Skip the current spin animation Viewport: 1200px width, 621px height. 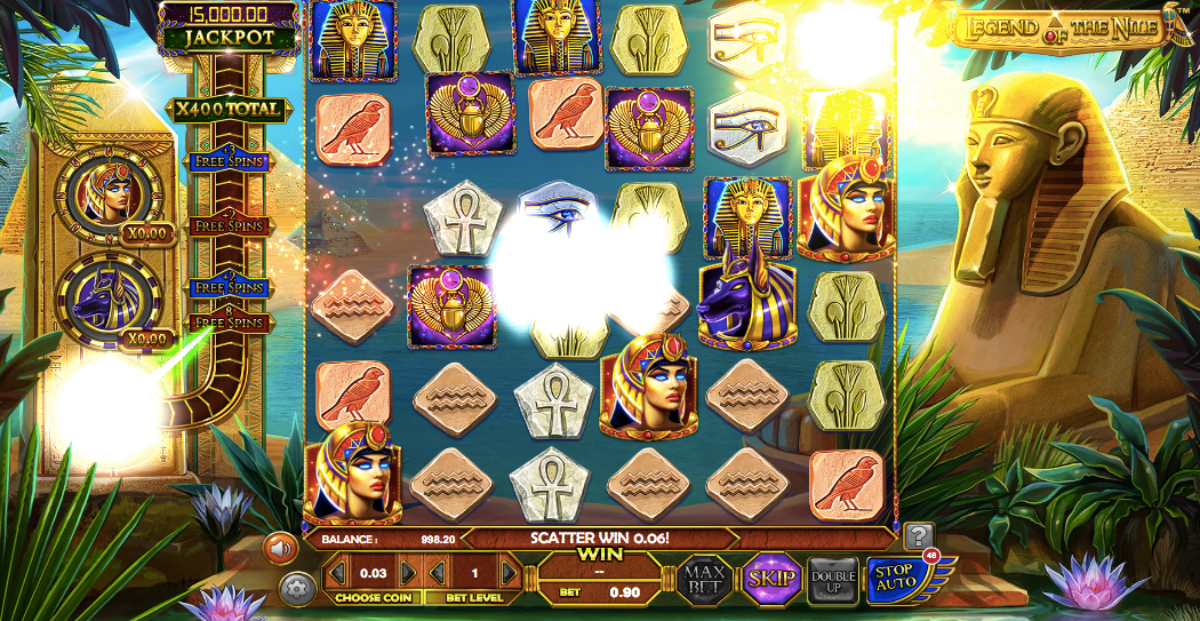point(771,579)
